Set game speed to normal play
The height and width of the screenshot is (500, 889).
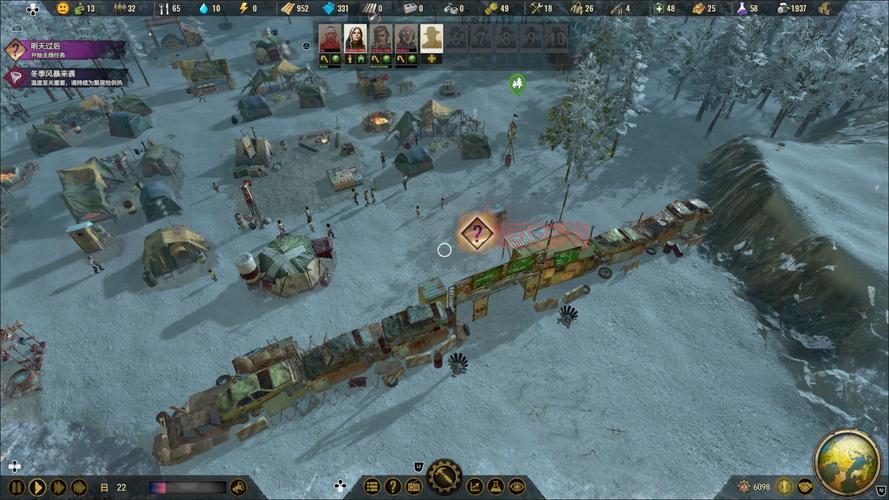click(x=37, y=487)
